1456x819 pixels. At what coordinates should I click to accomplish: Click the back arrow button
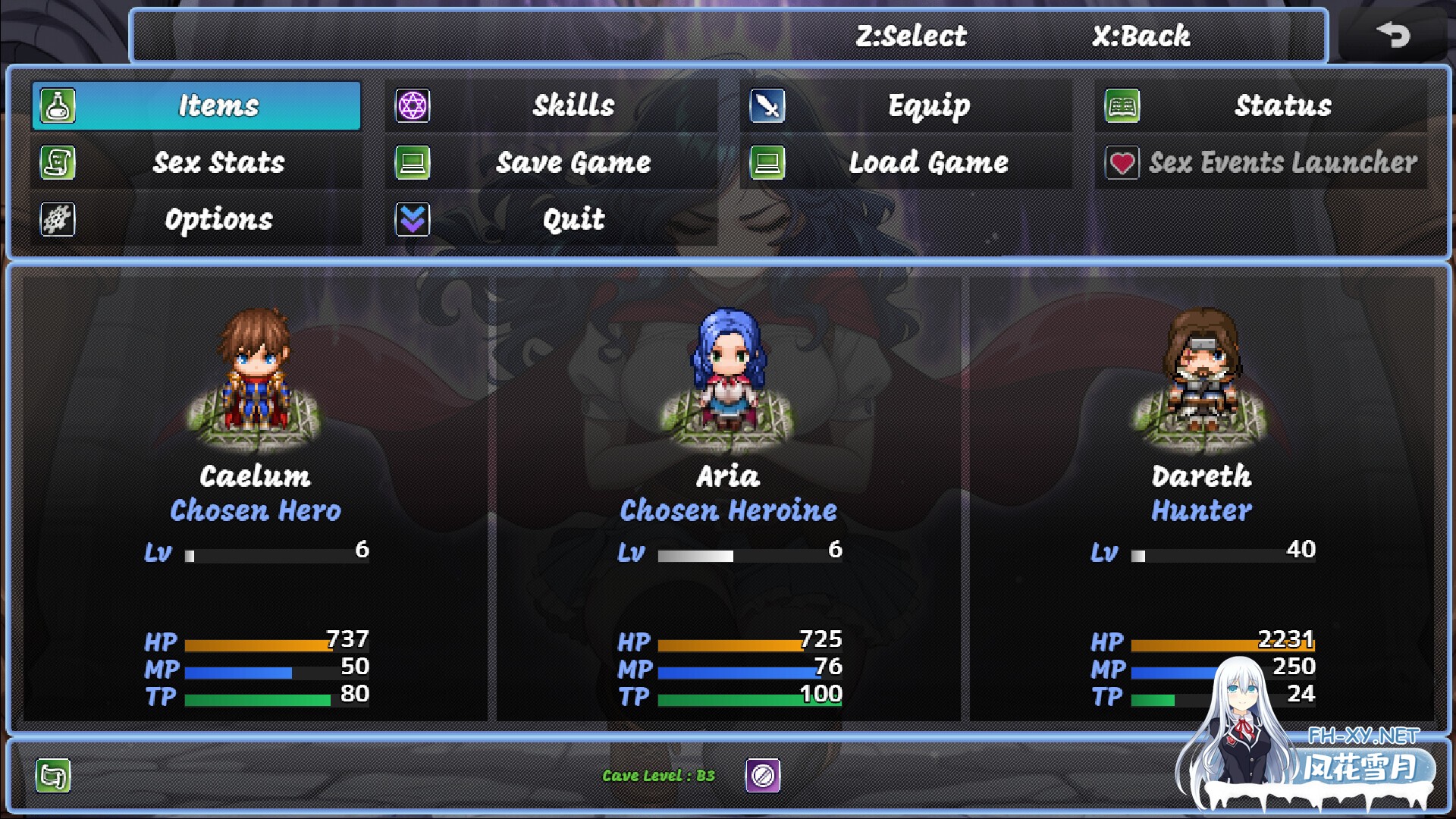tap(1392, 35)
